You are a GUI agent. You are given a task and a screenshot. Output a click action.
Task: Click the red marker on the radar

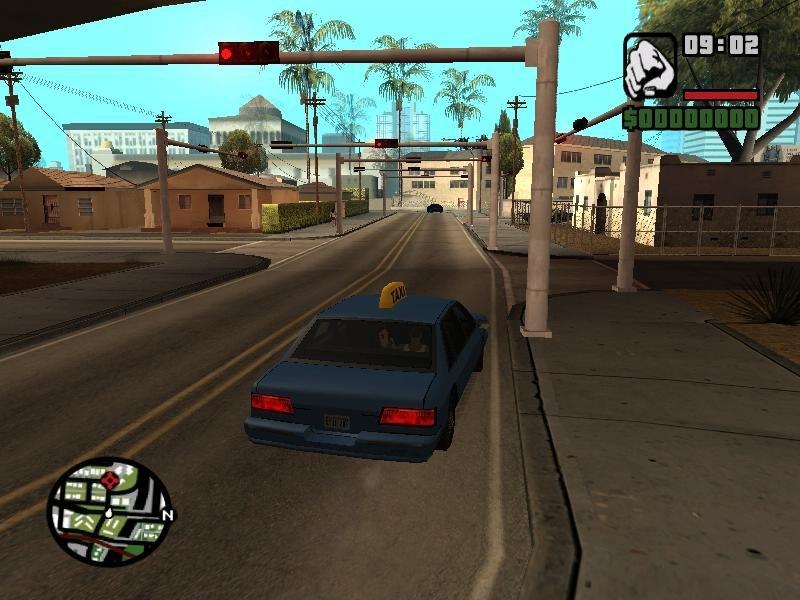pos(109,481)
